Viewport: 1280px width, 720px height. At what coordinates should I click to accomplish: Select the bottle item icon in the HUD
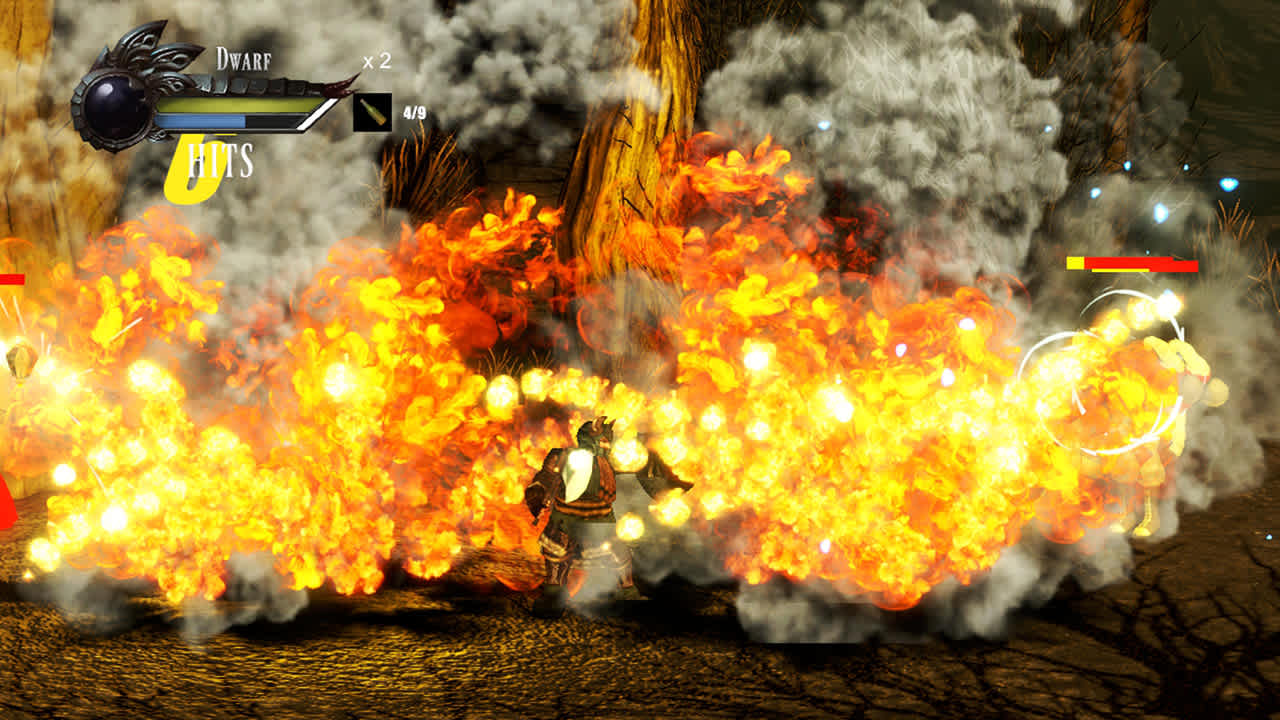coord(373,112)
